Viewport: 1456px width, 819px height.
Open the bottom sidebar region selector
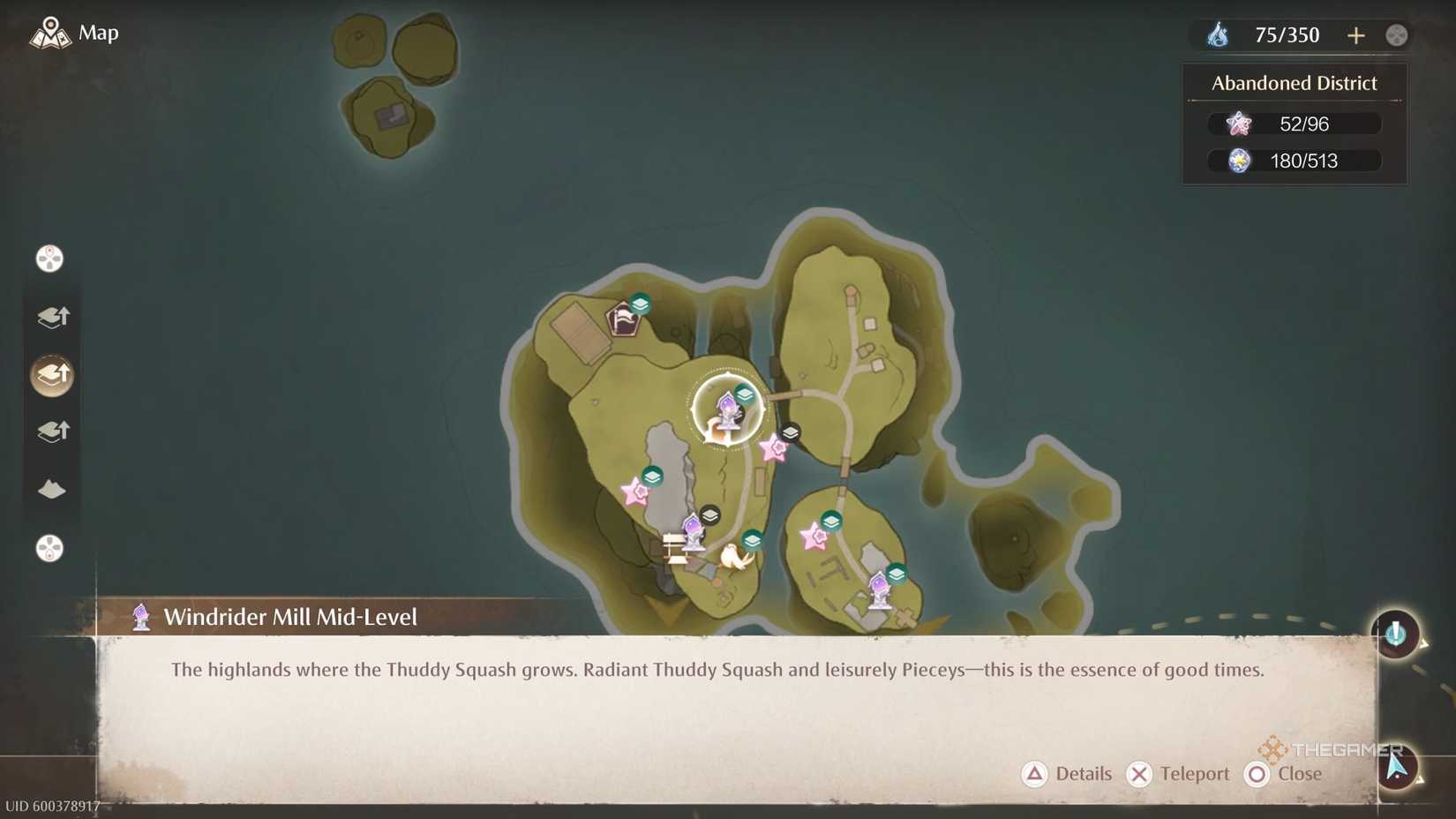point(49,549)
